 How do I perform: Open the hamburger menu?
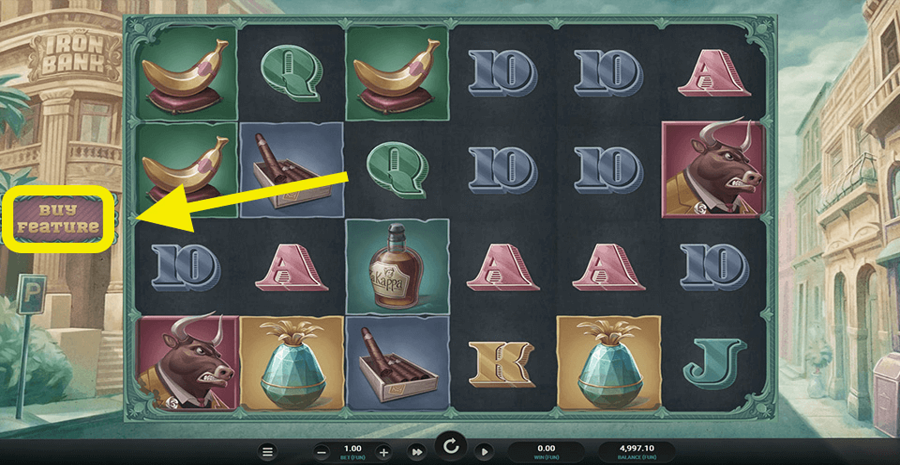[267, 452]
